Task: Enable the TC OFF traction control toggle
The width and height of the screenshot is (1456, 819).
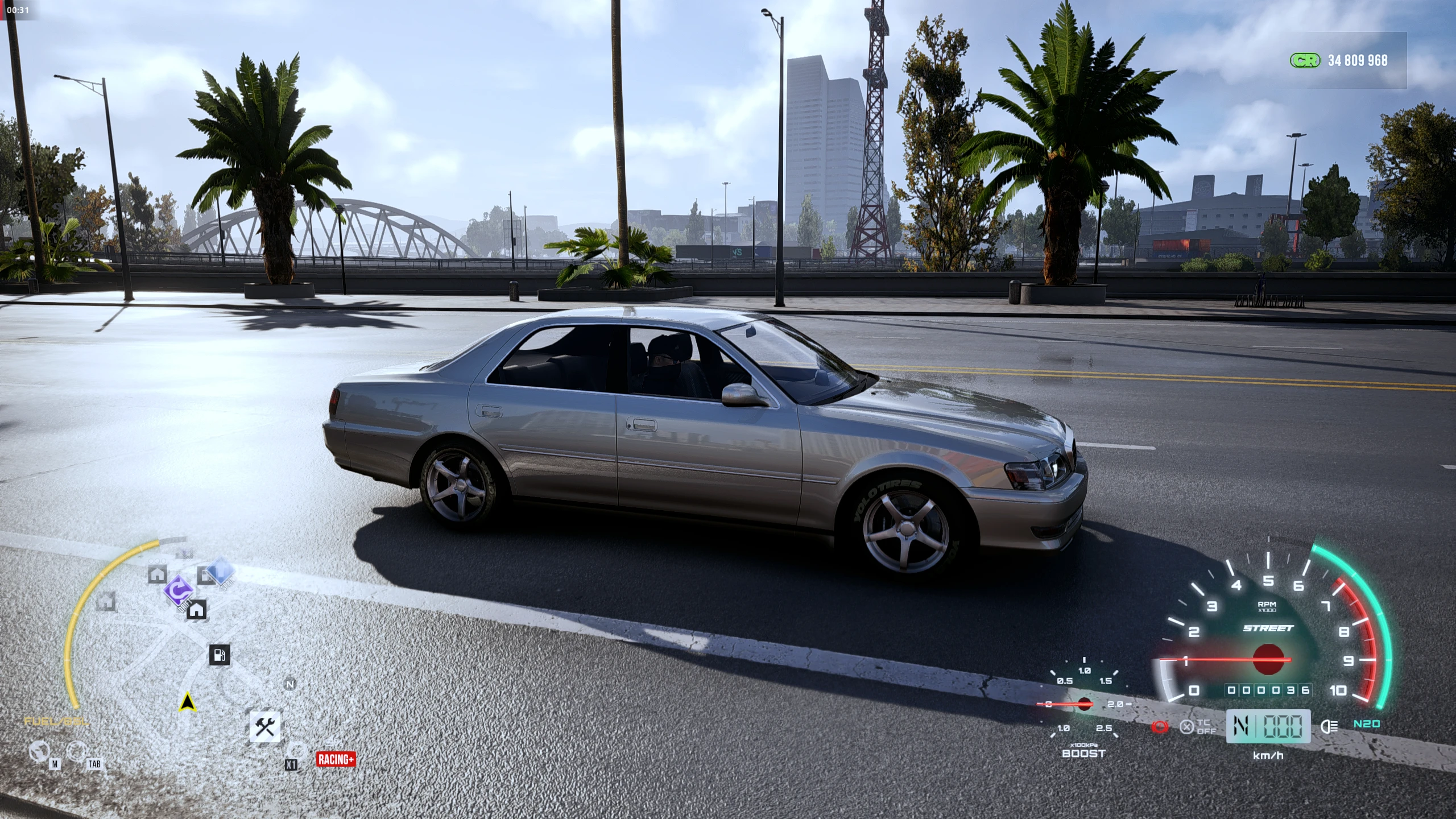Action: (x=1198, y=727)
